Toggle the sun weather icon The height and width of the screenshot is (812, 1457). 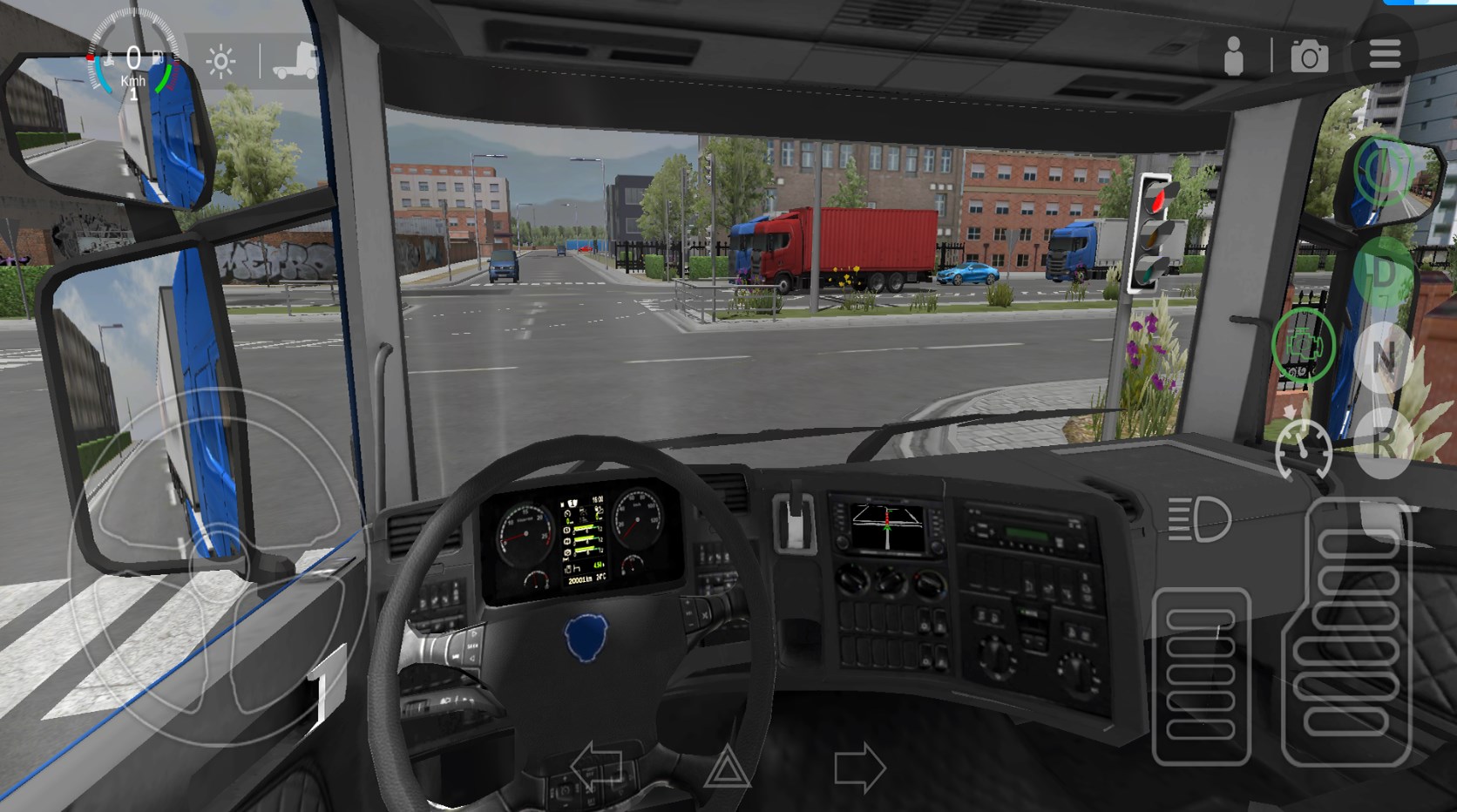pyautogui.click(x=220, y=62)
